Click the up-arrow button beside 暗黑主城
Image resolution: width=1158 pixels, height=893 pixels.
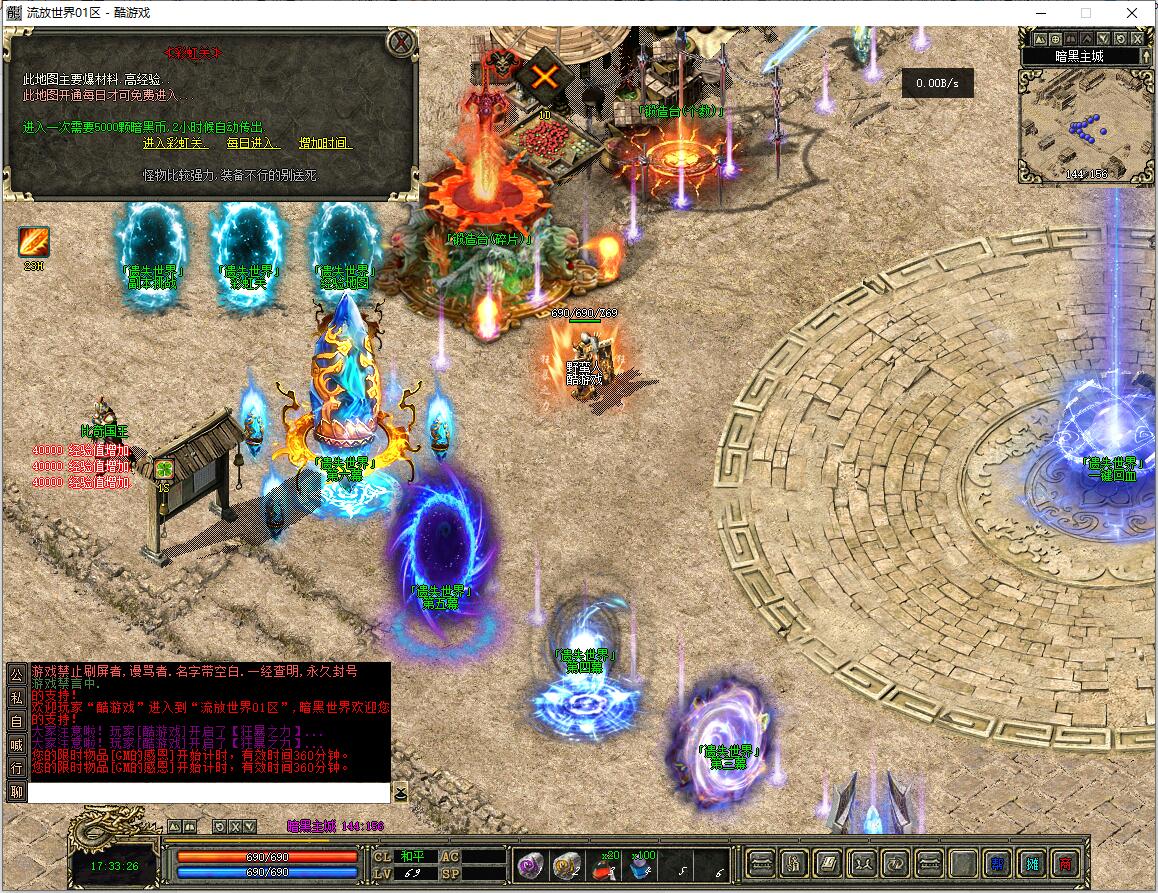point(1147,56)
